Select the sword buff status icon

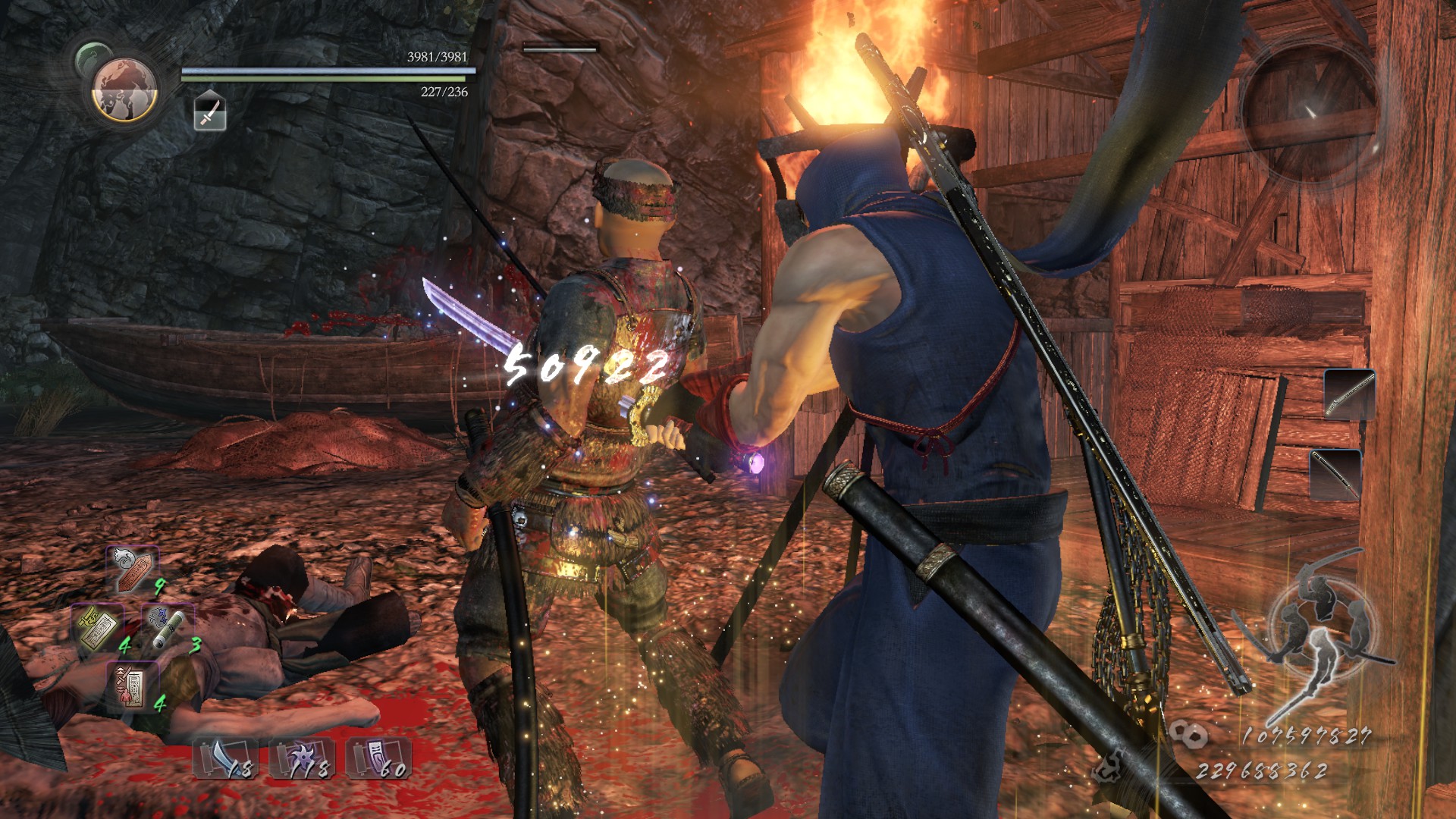[210, 111]
